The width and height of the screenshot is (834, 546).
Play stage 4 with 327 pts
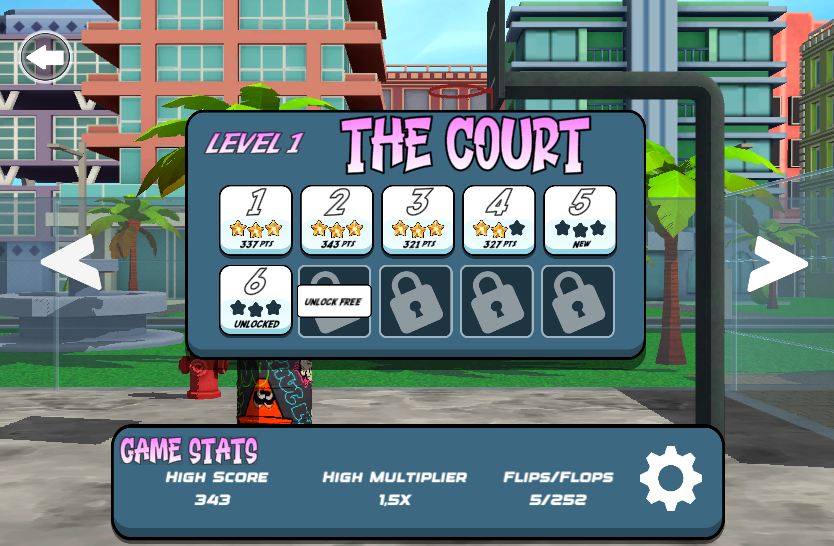(499, 219)
